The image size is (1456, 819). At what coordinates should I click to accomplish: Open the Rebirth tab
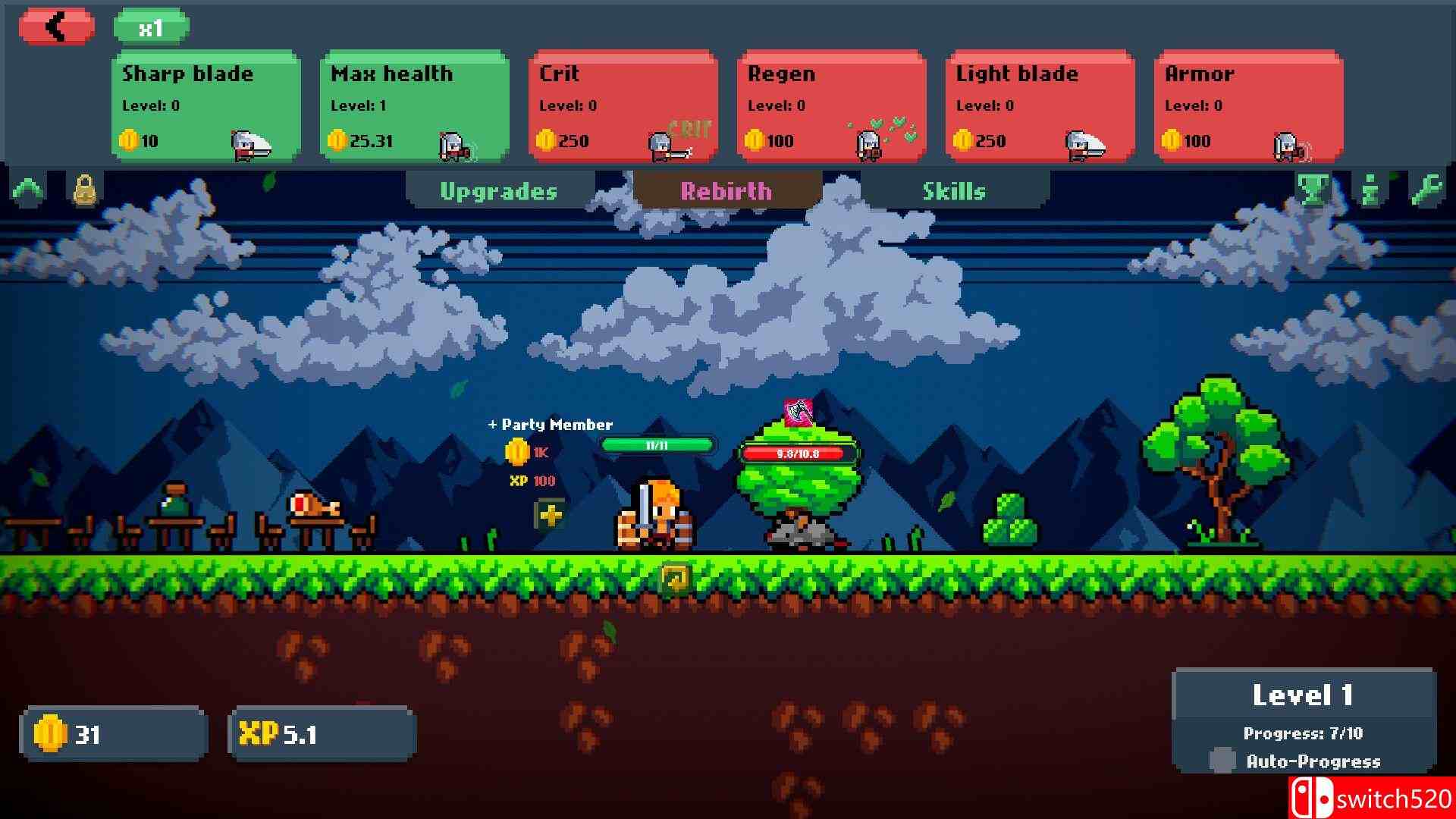click(x=726, y=191)
